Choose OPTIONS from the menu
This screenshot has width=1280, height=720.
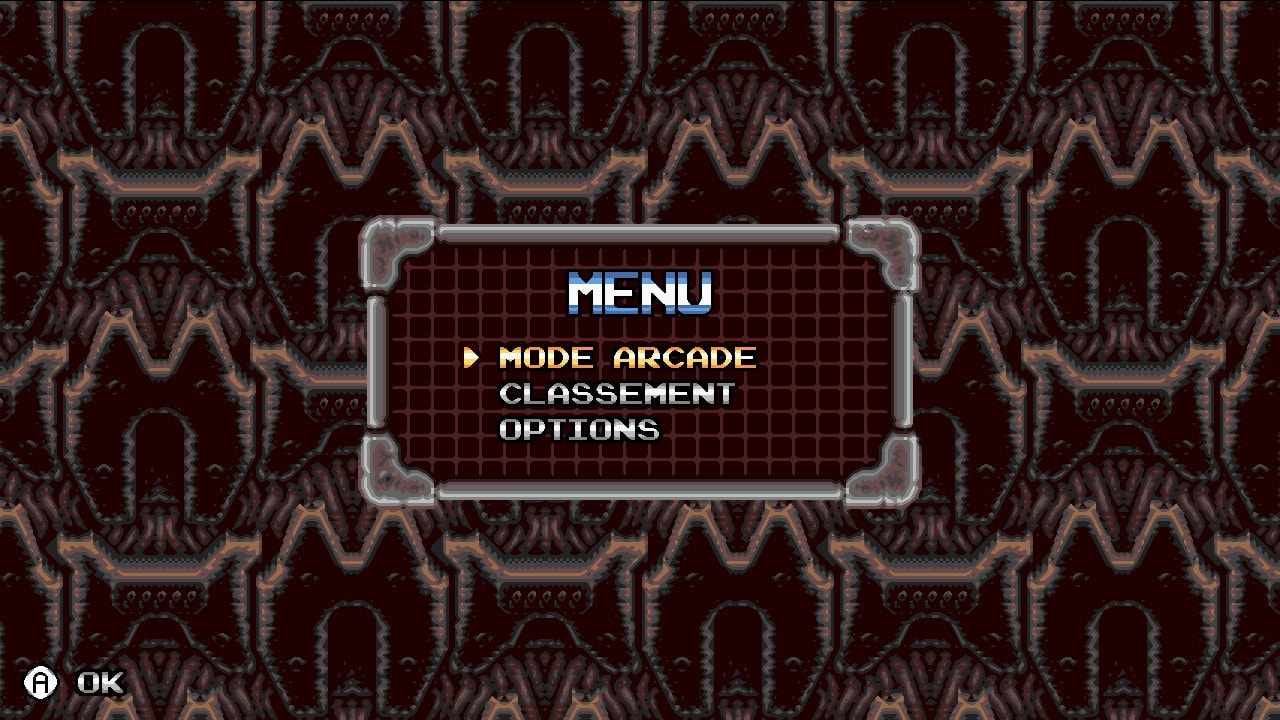coord(579,430)
